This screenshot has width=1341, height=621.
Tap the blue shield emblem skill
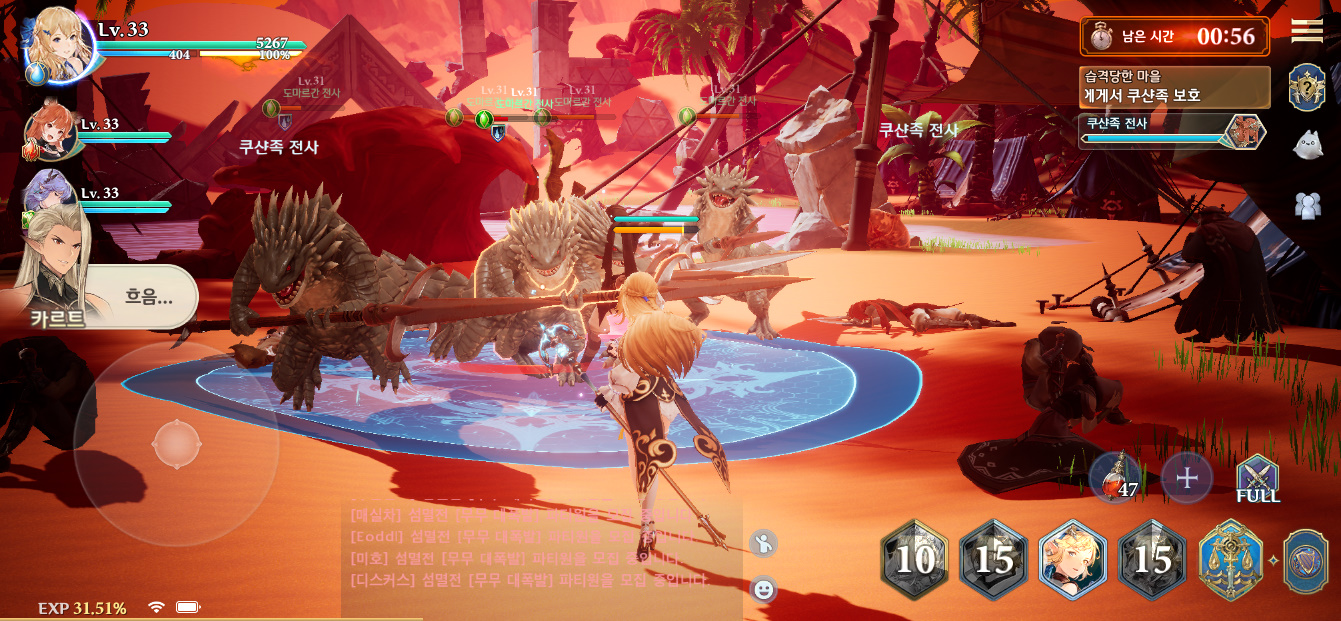click(1306, 560)
